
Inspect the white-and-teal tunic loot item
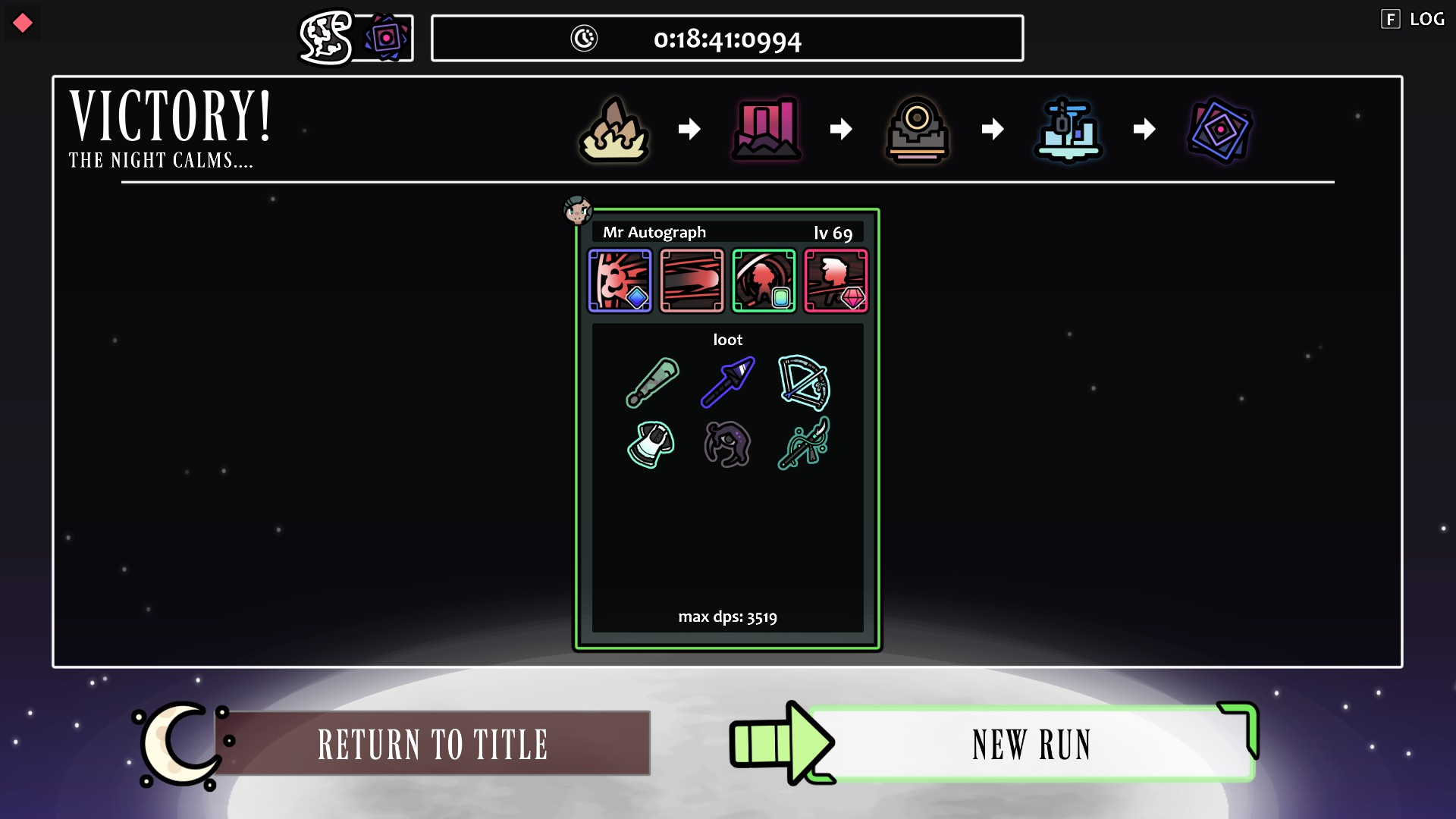click(x=652, y=444)
